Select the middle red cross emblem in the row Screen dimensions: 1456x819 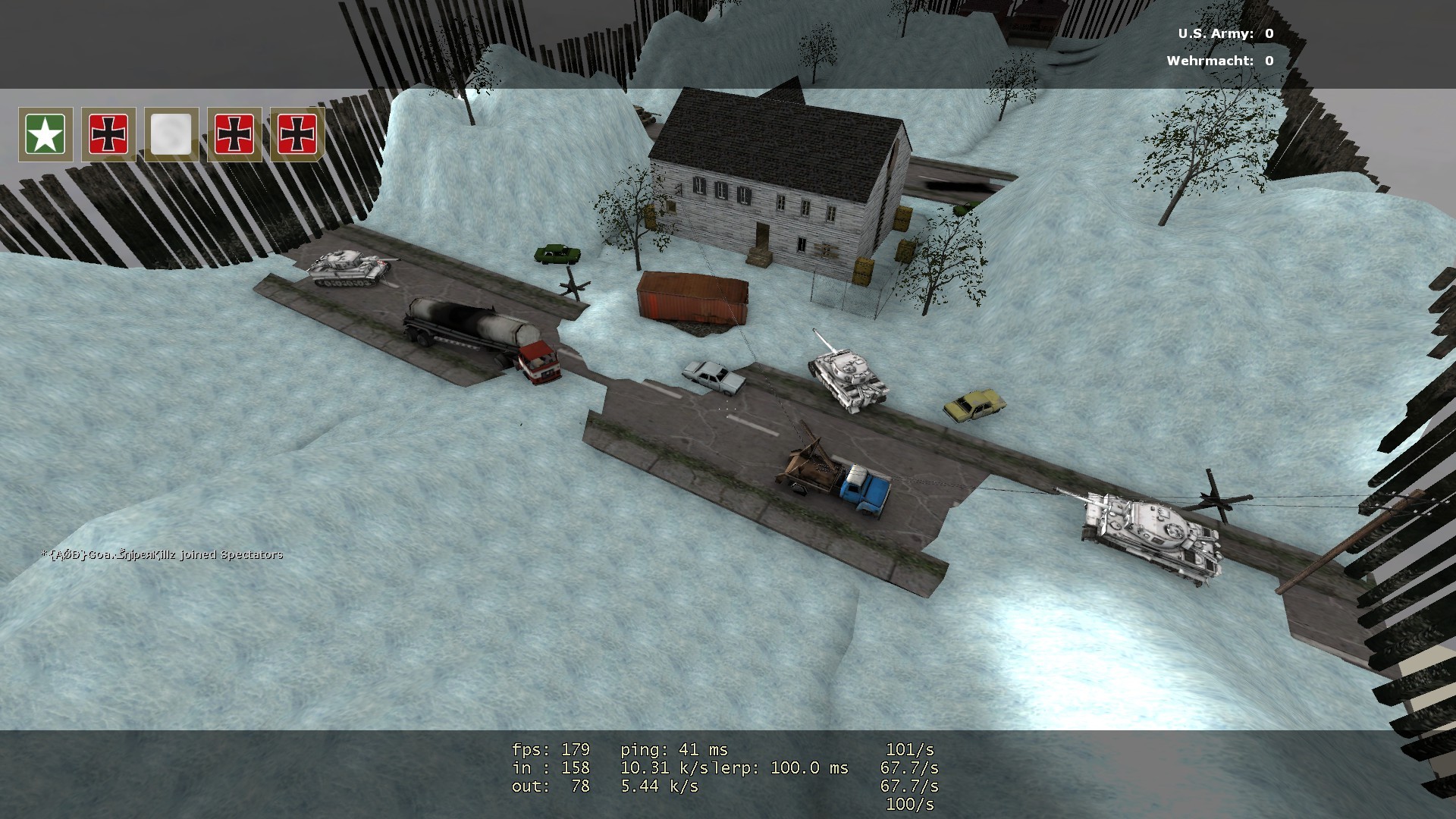[x=235, y=135]
